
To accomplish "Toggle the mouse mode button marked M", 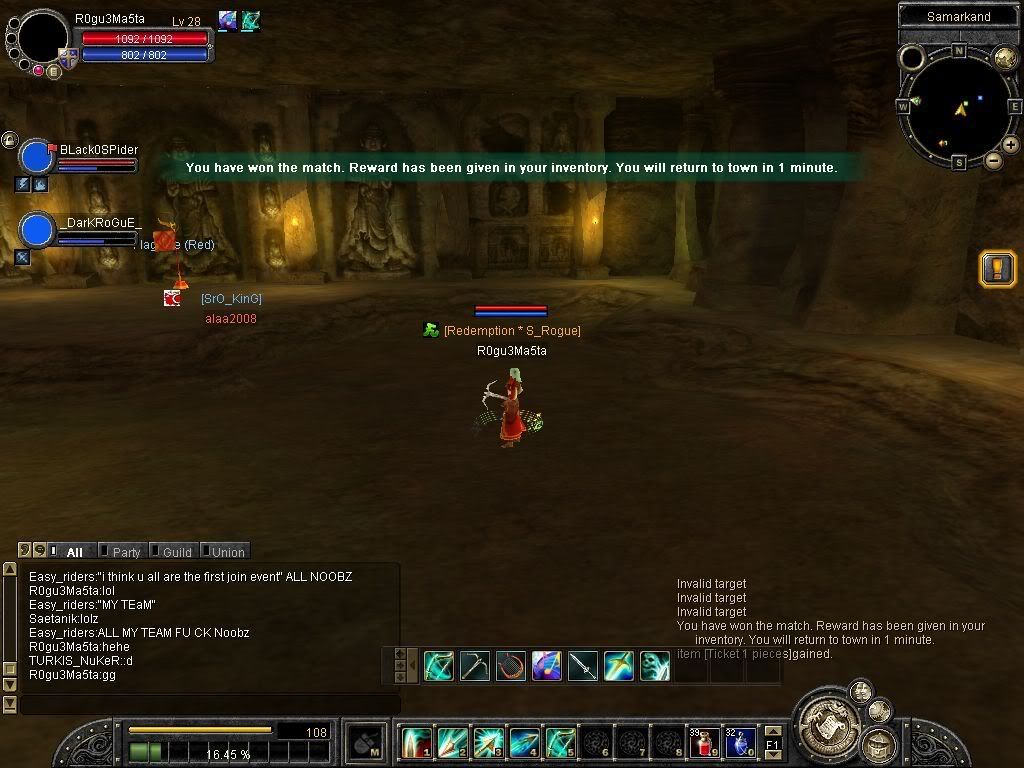I will click(x=367, y=742).
